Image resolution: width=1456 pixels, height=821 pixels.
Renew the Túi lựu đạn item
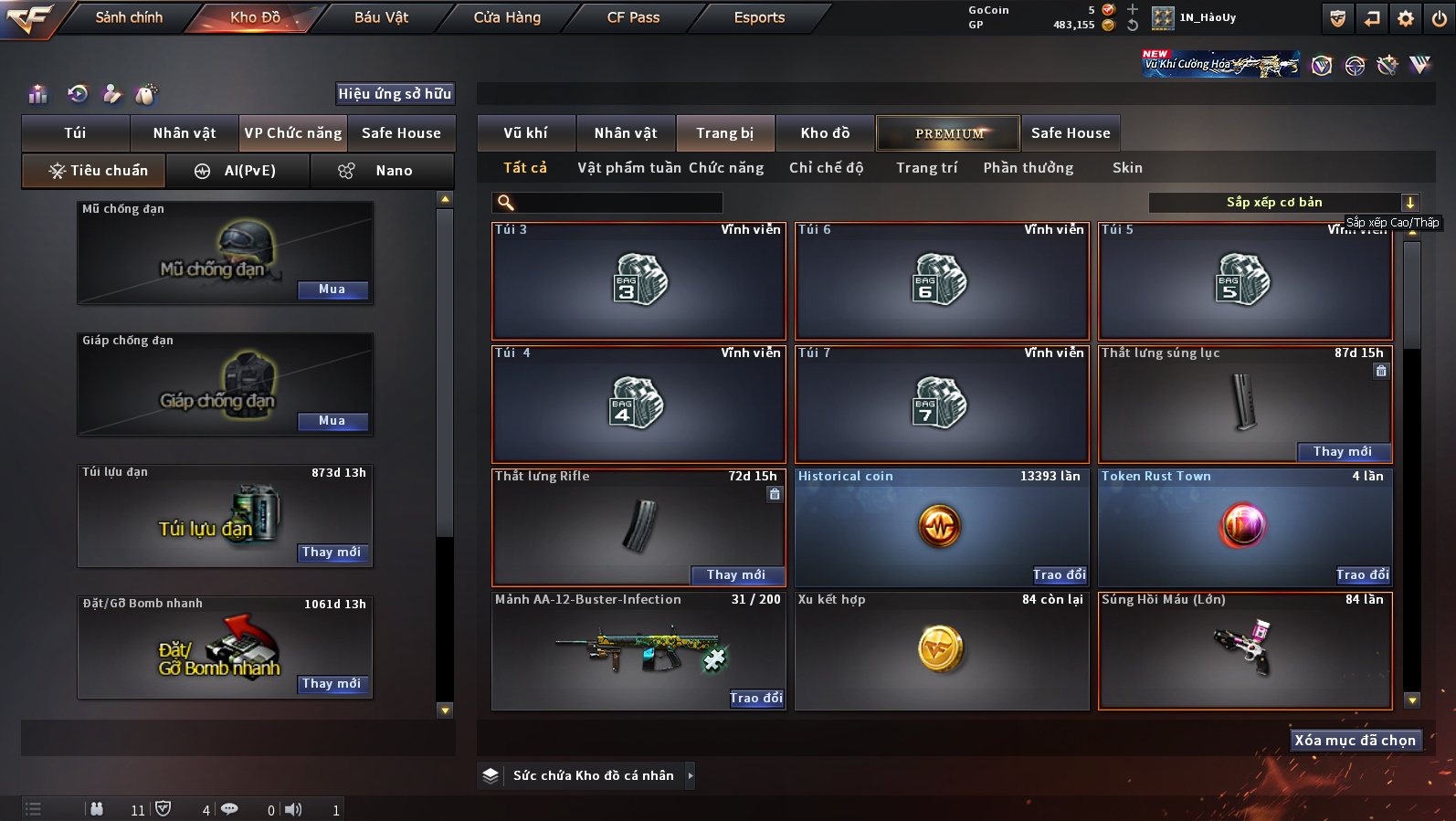pos(332,553)
